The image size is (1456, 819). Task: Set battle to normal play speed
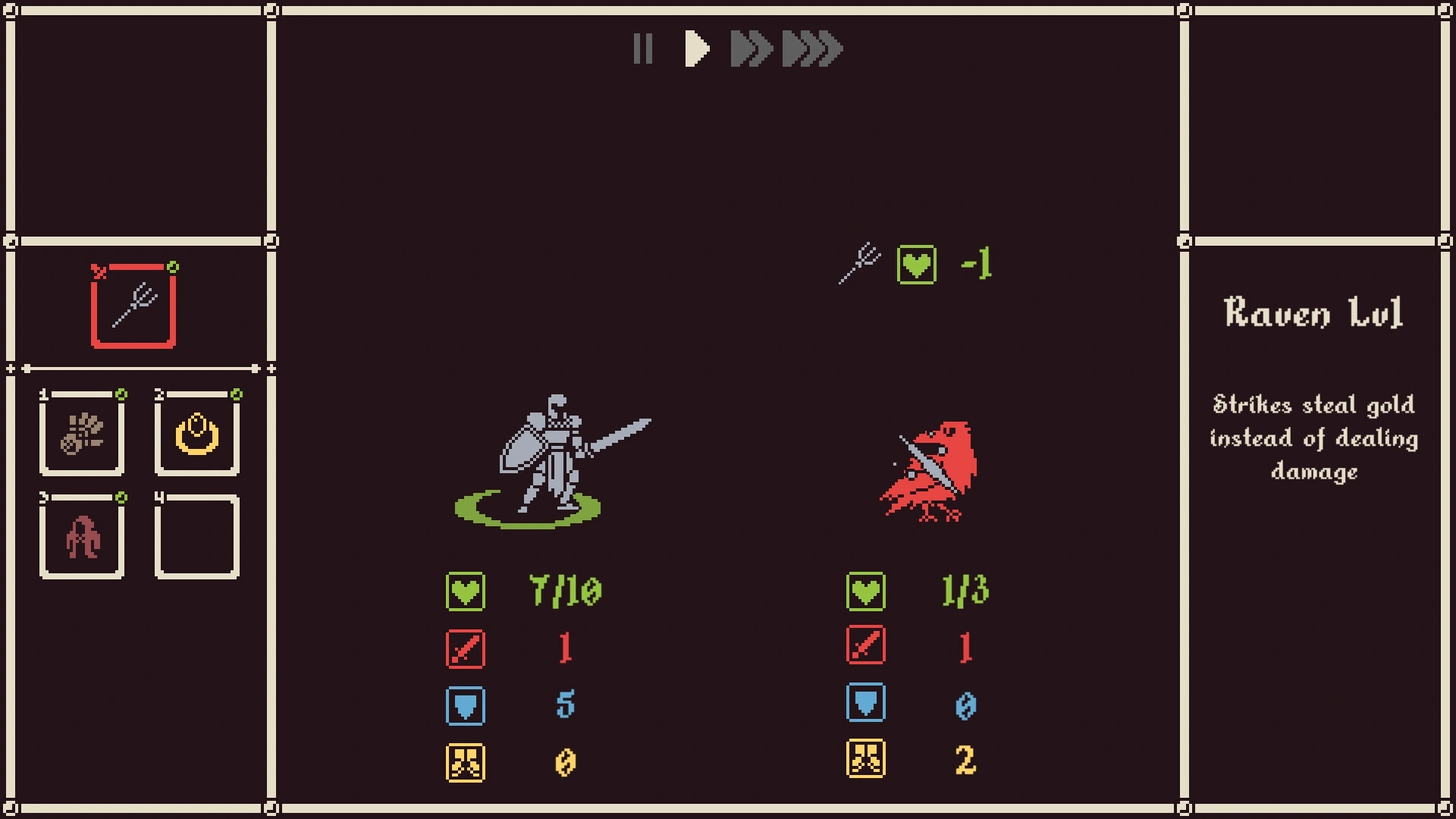696,49
